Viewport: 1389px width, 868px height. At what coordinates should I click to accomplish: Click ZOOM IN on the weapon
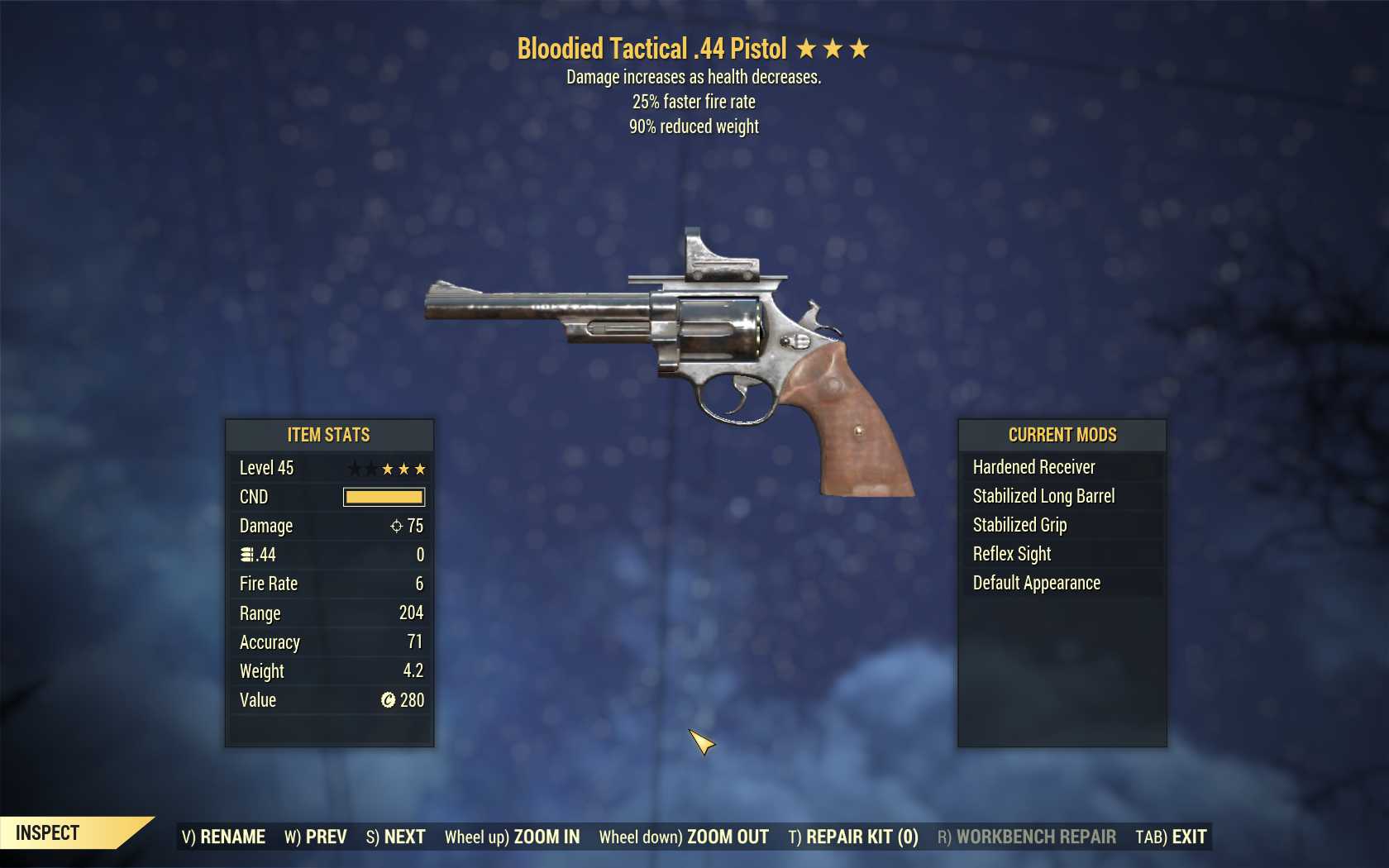[513, 837]
